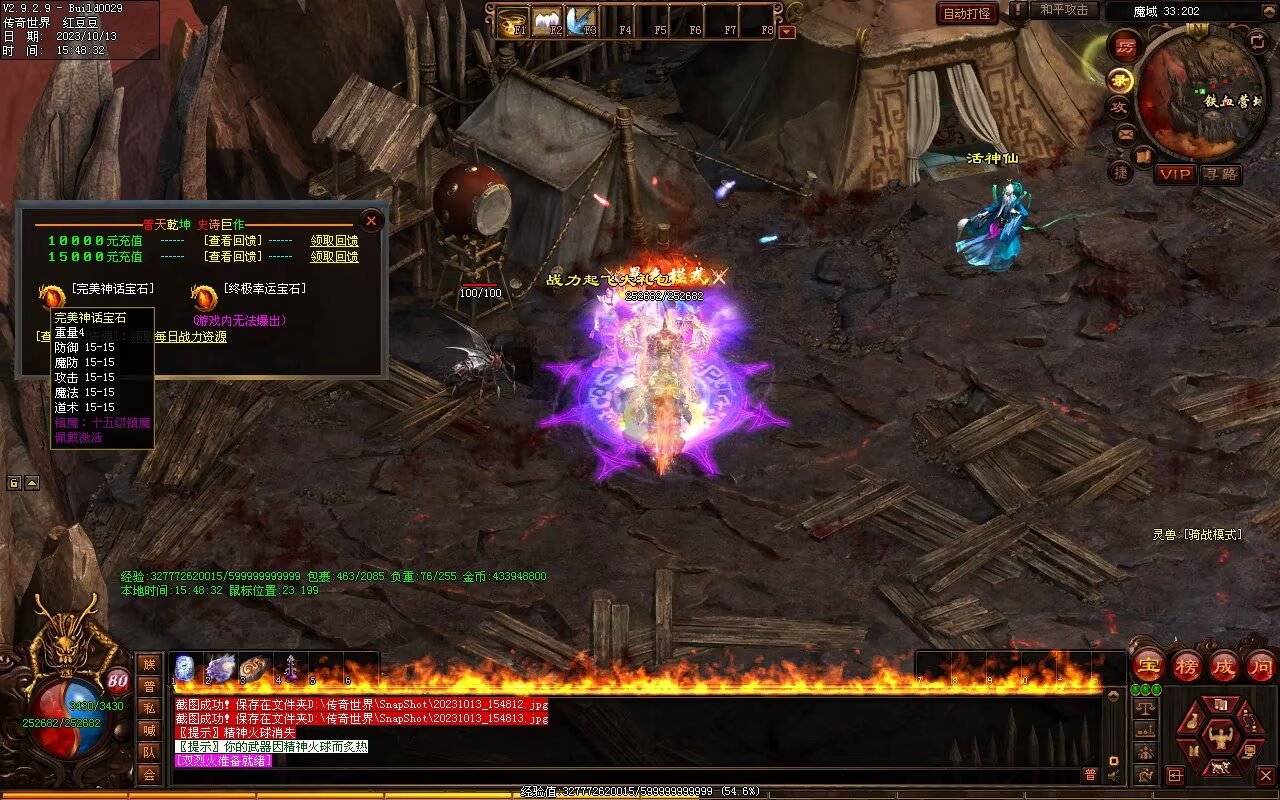This screenshot has width=1280, height=800.
Task: Open the trade scales icon
Action: click(x=1145, y=707)
